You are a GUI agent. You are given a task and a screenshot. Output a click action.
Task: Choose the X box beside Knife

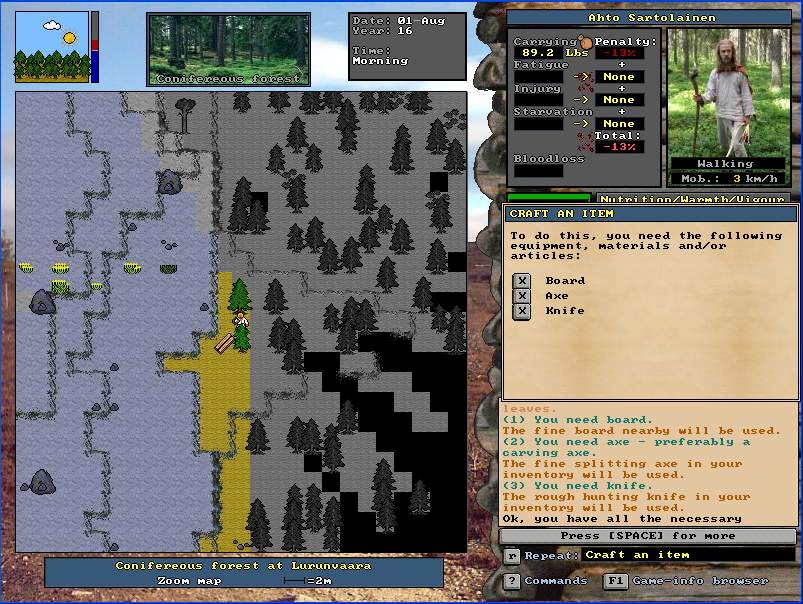click(521, 311)
